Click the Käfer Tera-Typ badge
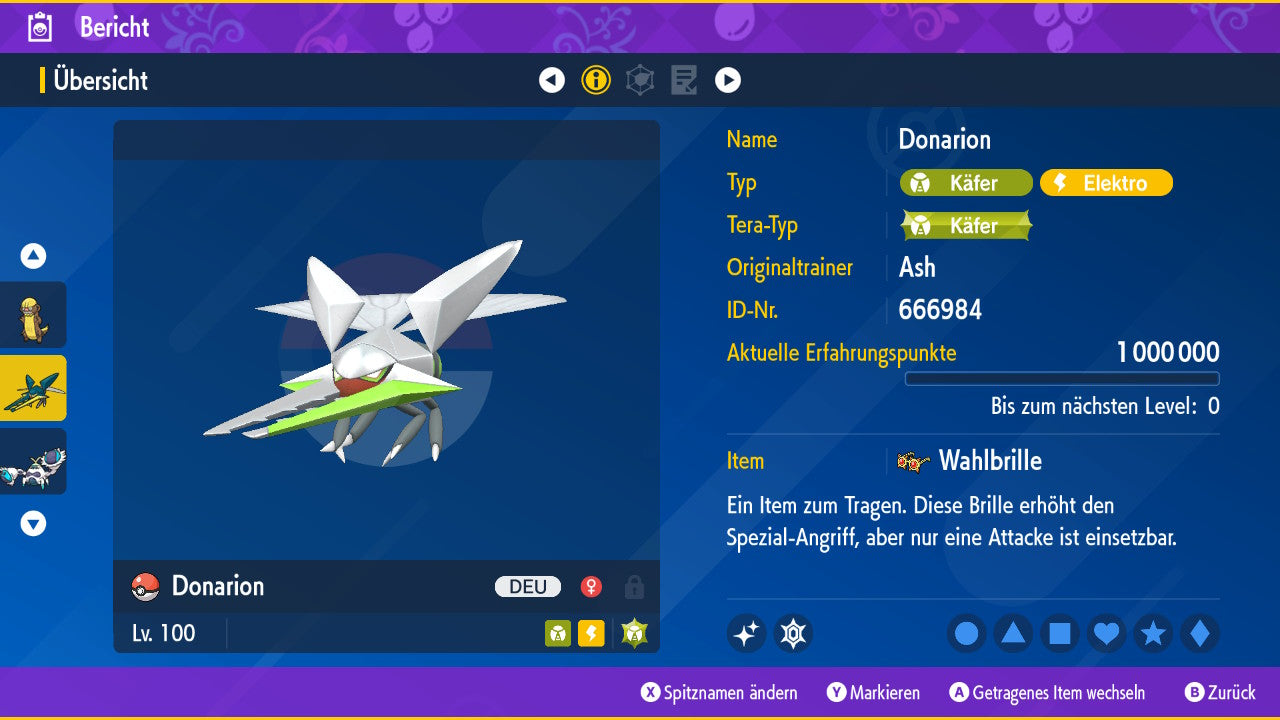This screenshot has height=720, width=1280. tap(965, 225)
